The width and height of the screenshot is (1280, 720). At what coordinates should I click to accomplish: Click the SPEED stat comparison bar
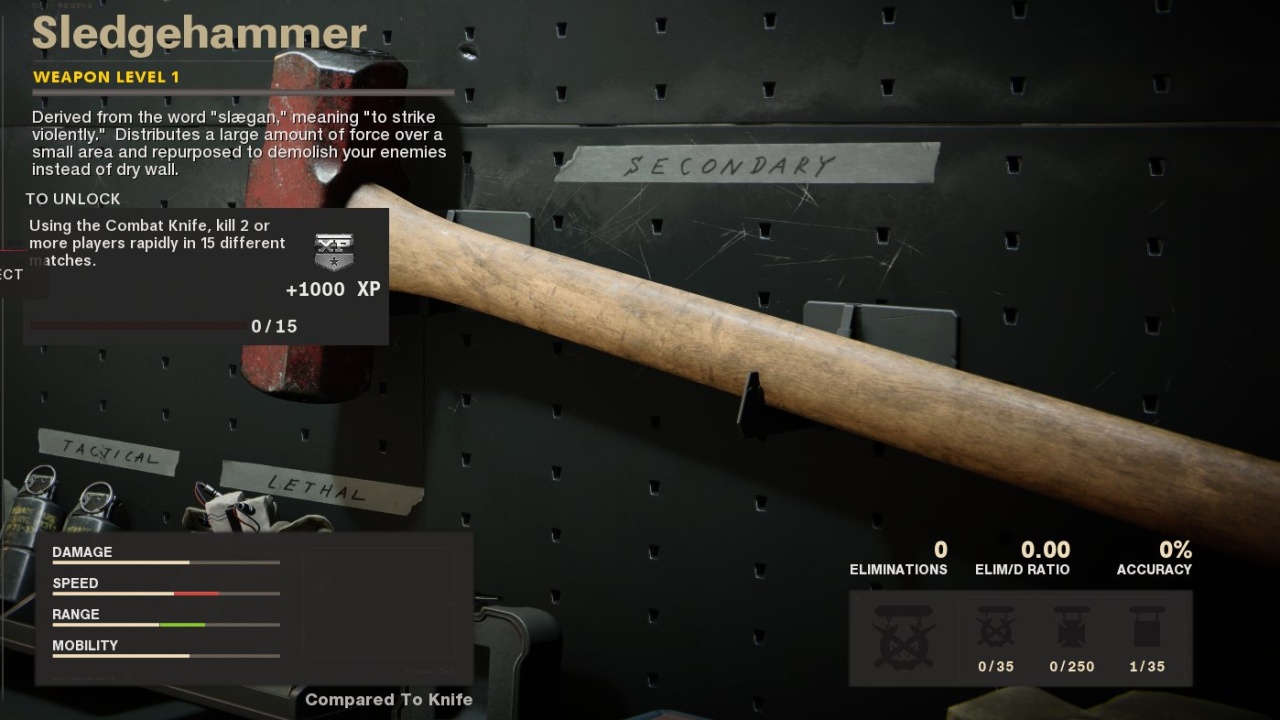coord(165,593)
